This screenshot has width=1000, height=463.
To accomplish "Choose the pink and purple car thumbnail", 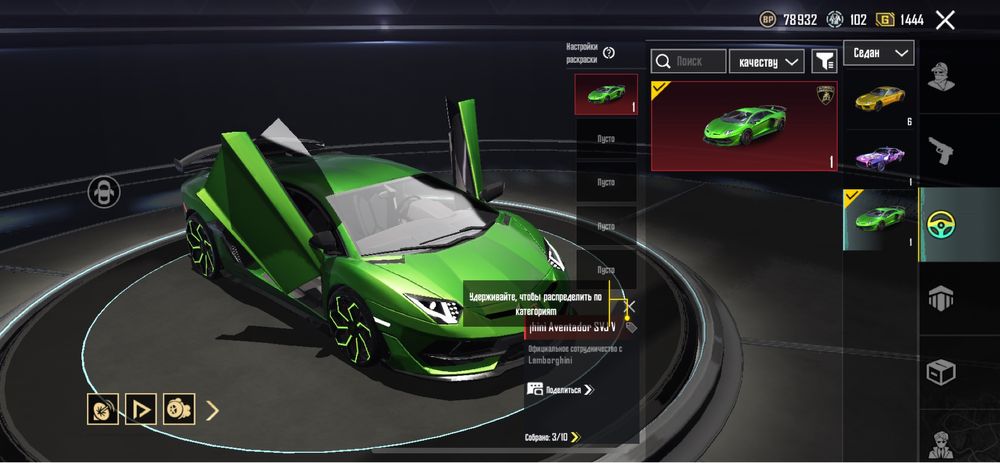I will click(879, 158).
